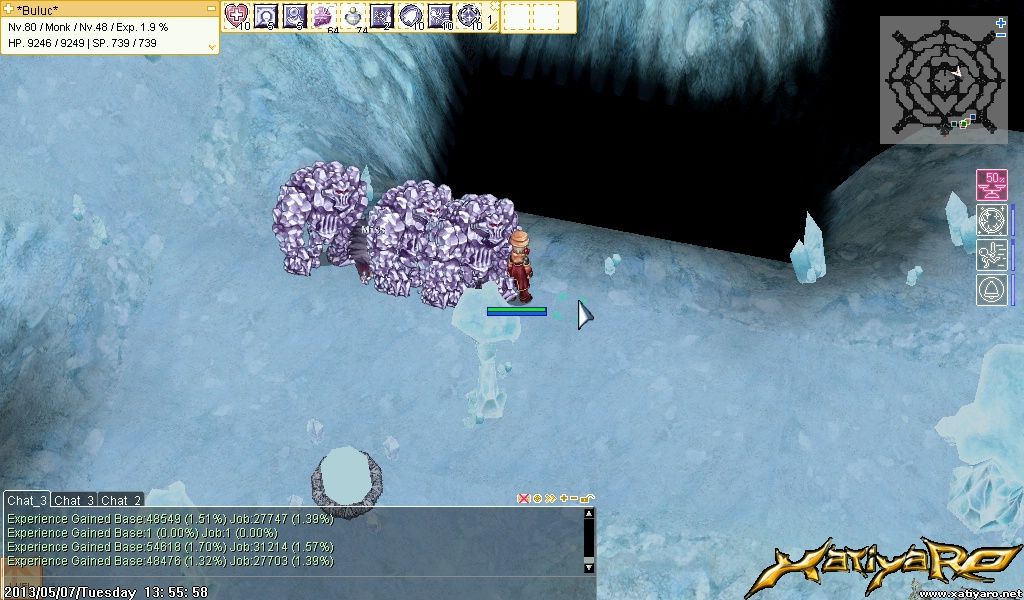Use the white potion bottle slot
This screenshot has width=1024, height=600.
point(353,15)
